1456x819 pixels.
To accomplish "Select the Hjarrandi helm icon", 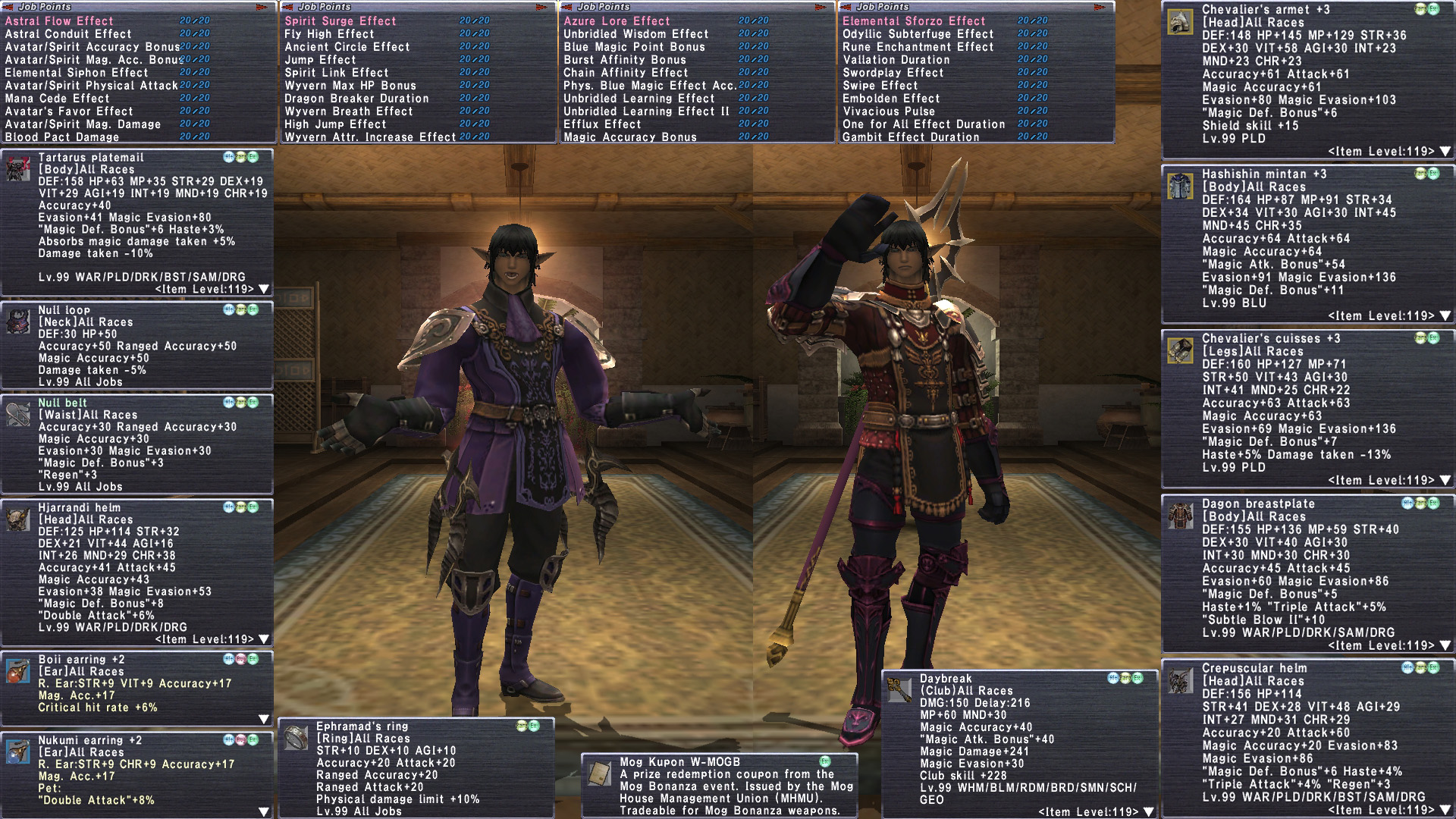I will [18, 519].
